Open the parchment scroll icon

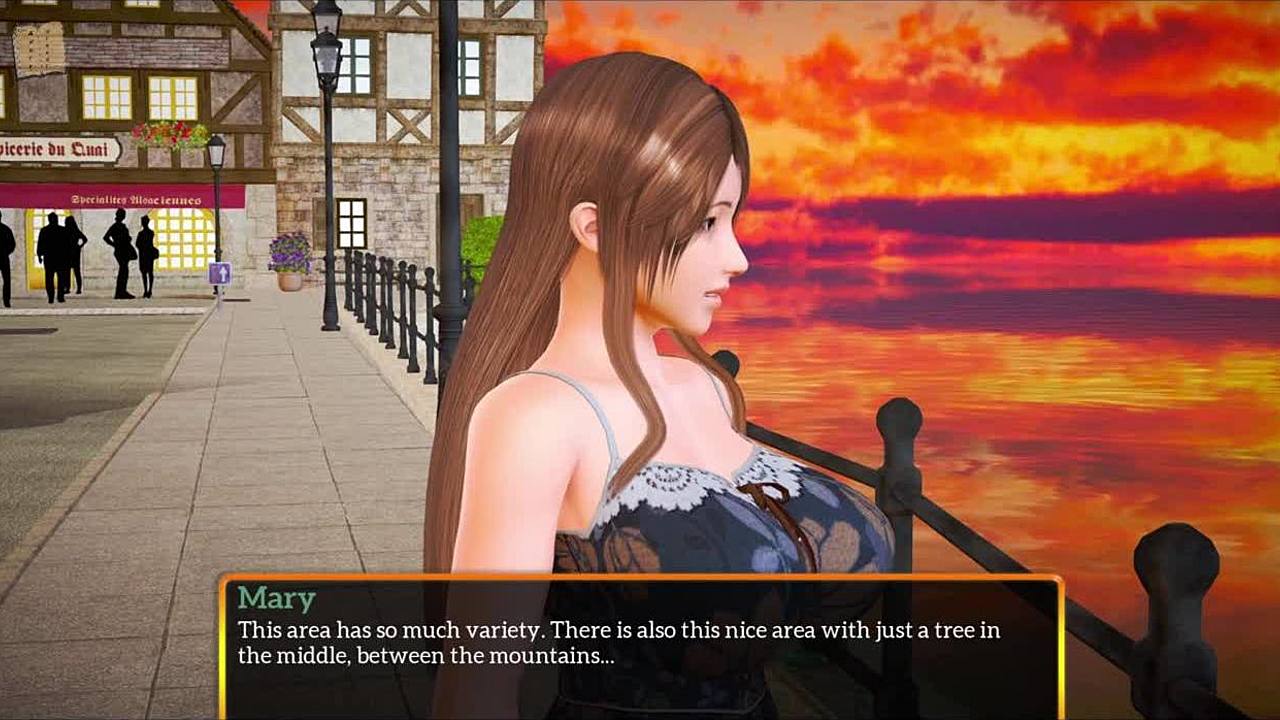click(39, 49)
